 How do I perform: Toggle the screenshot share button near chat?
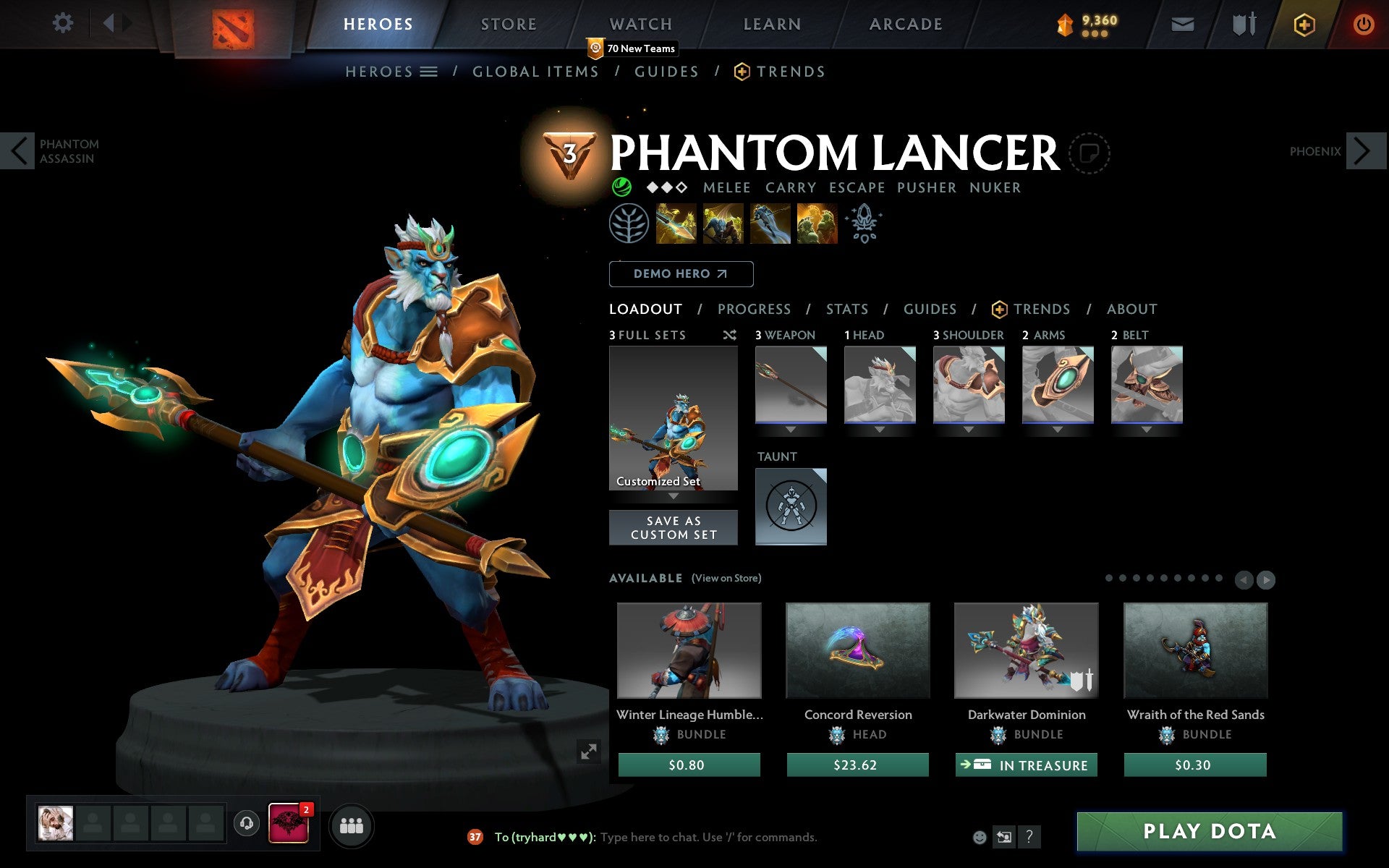pos(1003,838)
